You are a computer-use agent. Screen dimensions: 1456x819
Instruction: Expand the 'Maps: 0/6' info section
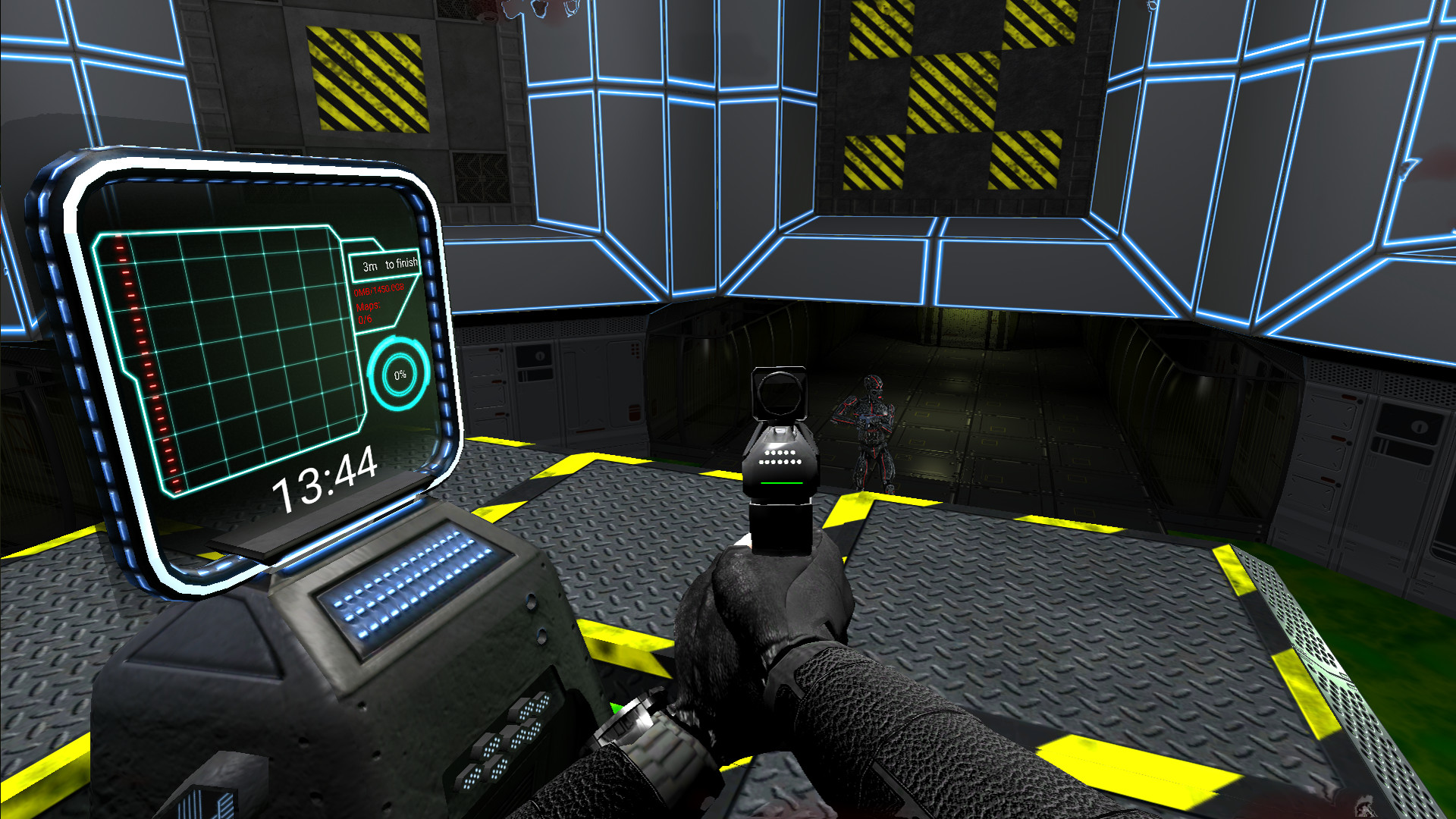coord(368,312)
